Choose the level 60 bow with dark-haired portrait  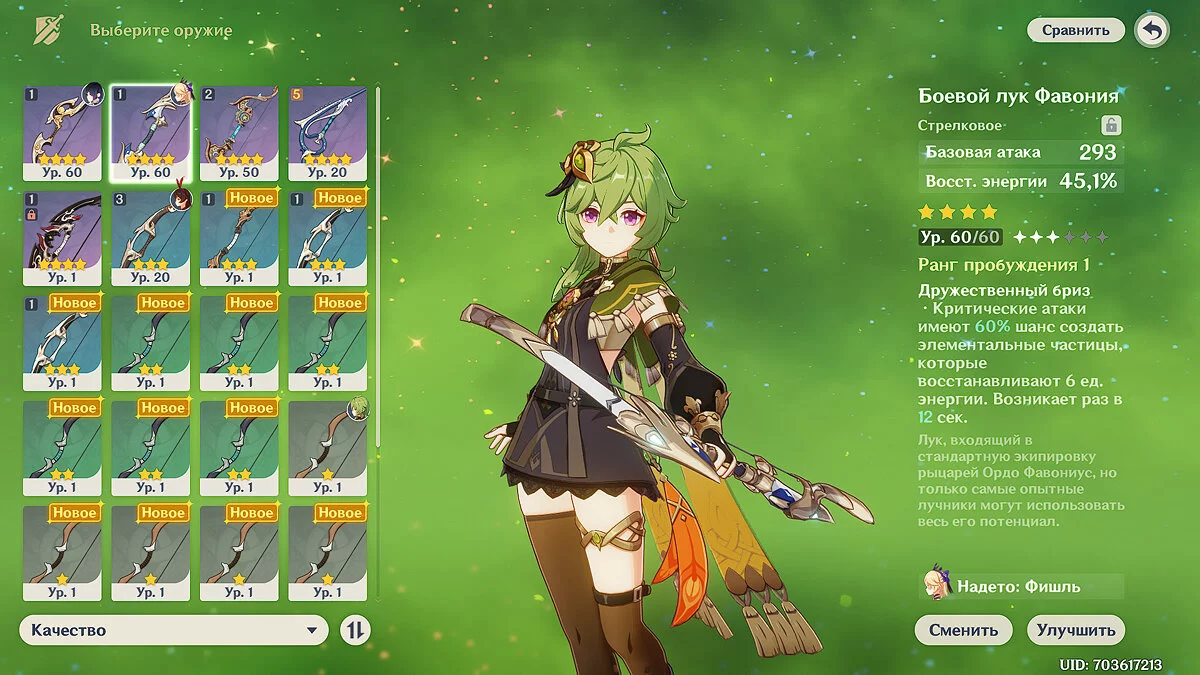click(x=62, y=133)
